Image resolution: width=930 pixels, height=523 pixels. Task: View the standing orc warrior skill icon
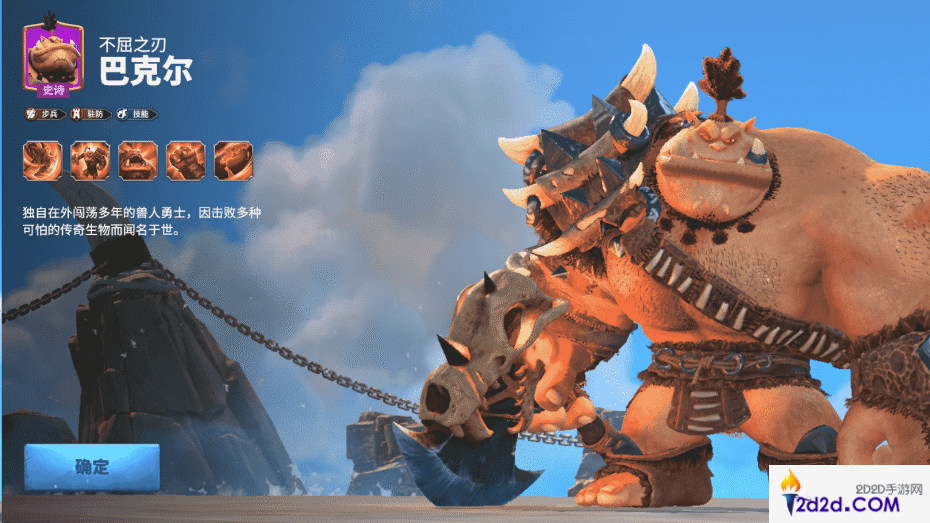click(90, 160)
